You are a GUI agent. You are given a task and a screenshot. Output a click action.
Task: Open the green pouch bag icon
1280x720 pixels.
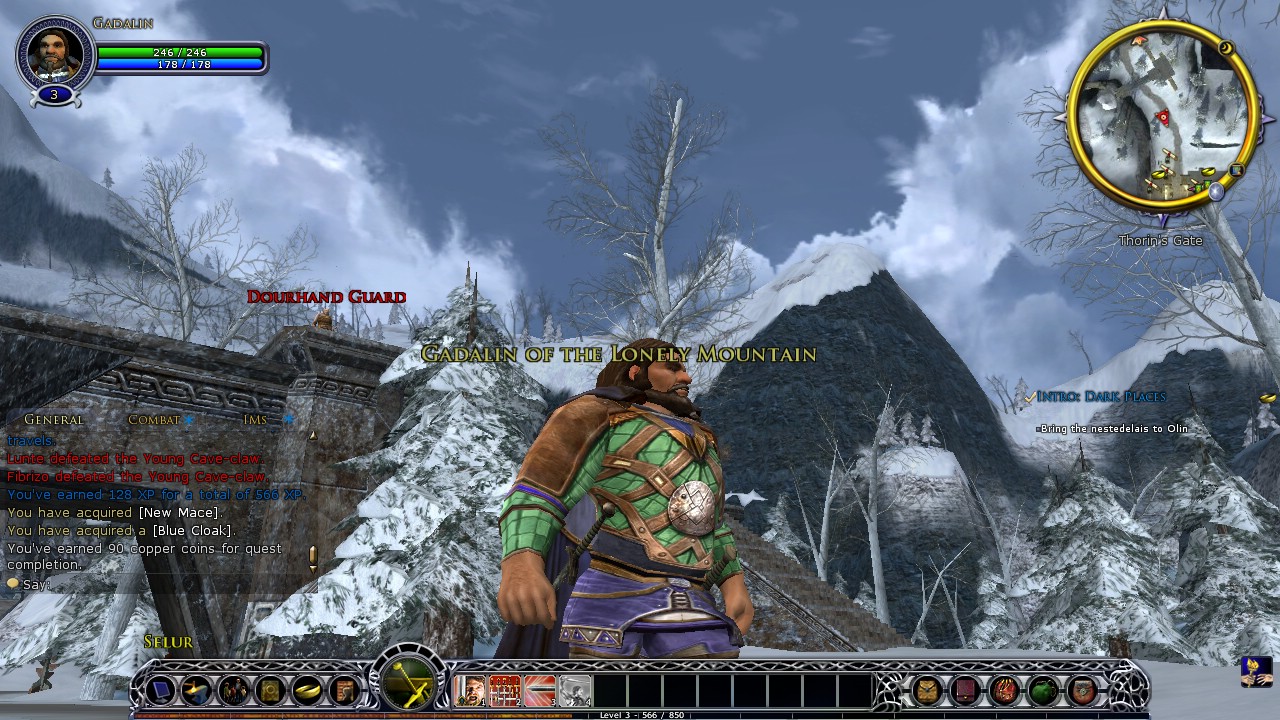tap(1043, 690)
